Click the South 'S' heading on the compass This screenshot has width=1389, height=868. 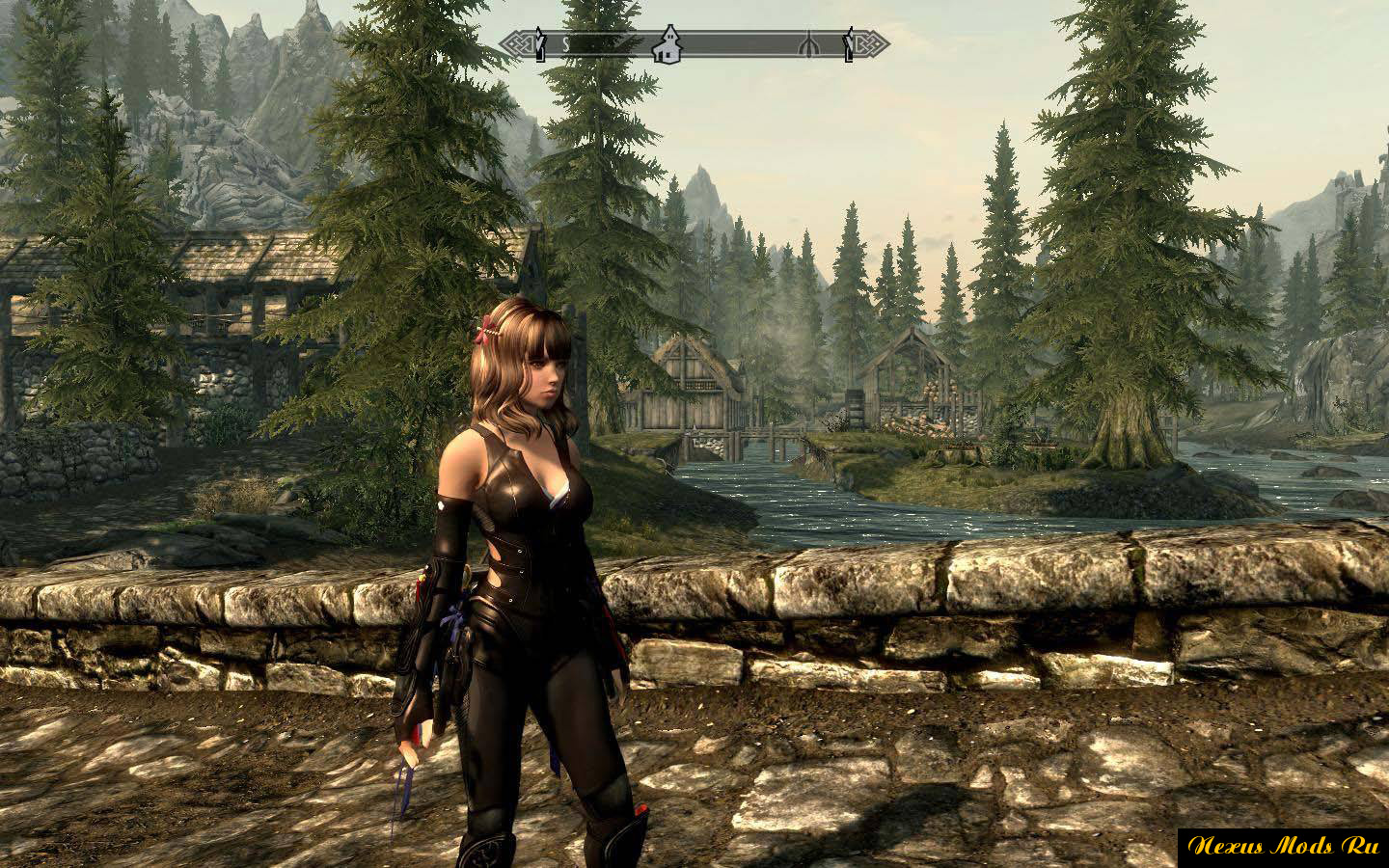point(566,44)
